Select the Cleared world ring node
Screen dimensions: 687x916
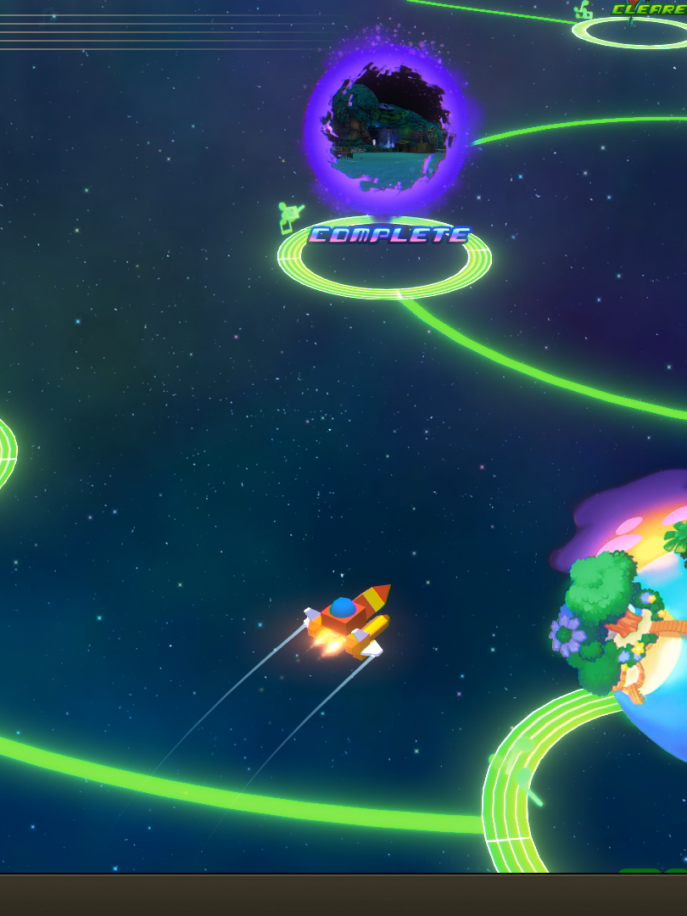point(630,30)
